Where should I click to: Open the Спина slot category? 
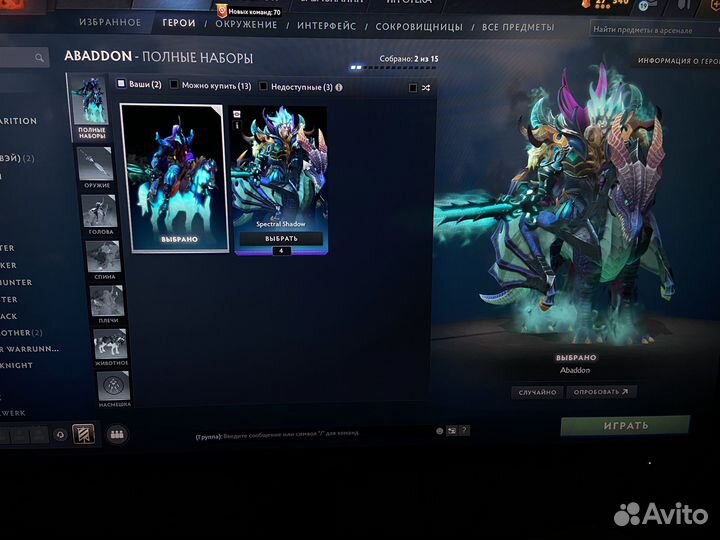coord(103,258)
